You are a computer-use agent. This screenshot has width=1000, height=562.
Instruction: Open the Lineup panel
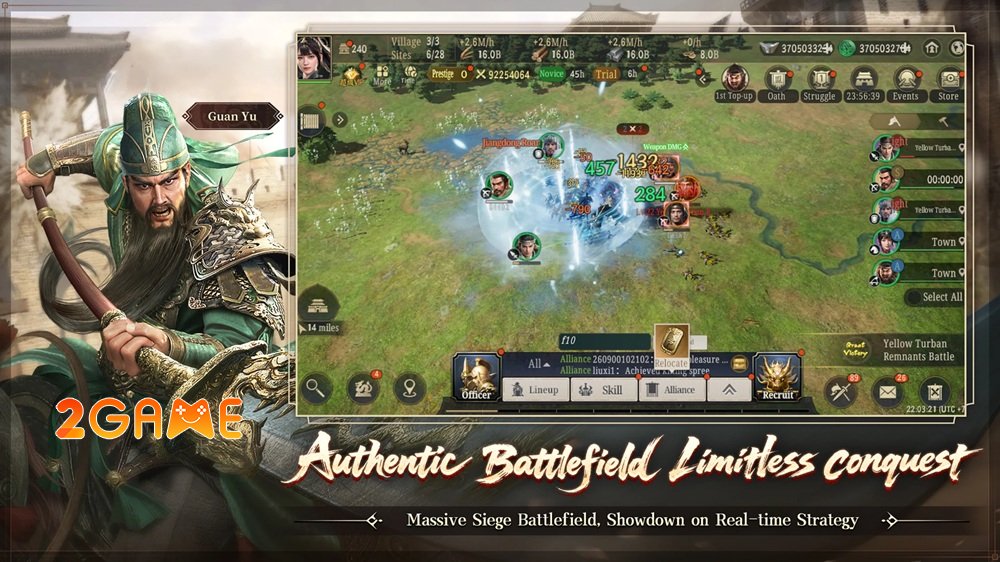coord(535,390)
